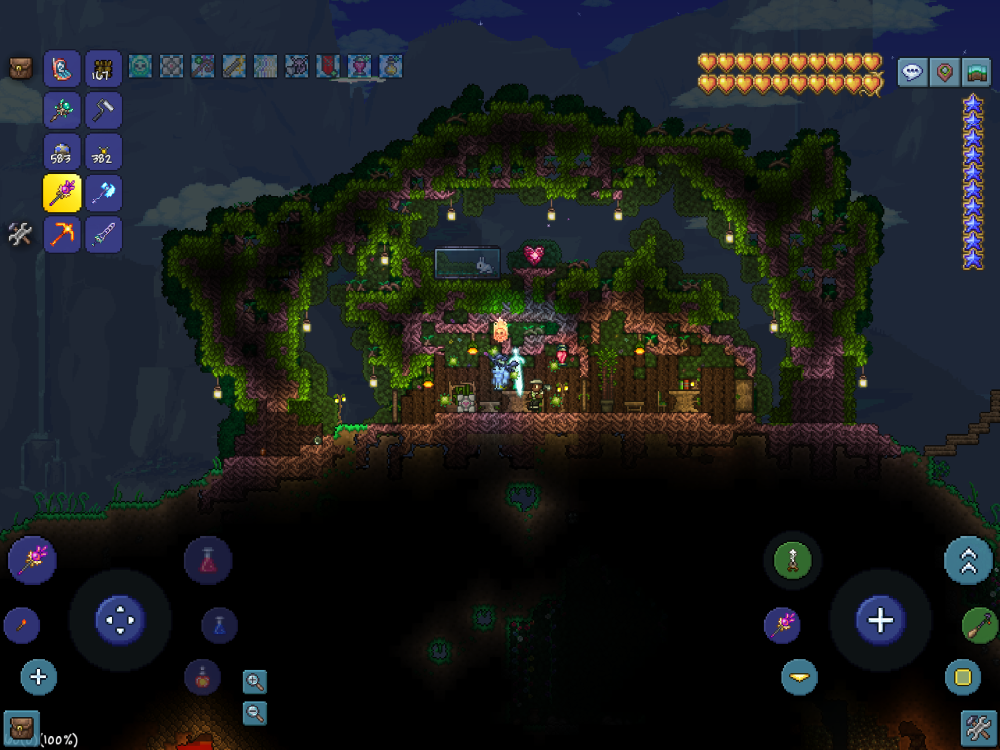1000x750 pixels.
Task: Open the chat speech bubble button
Action: 912,72
